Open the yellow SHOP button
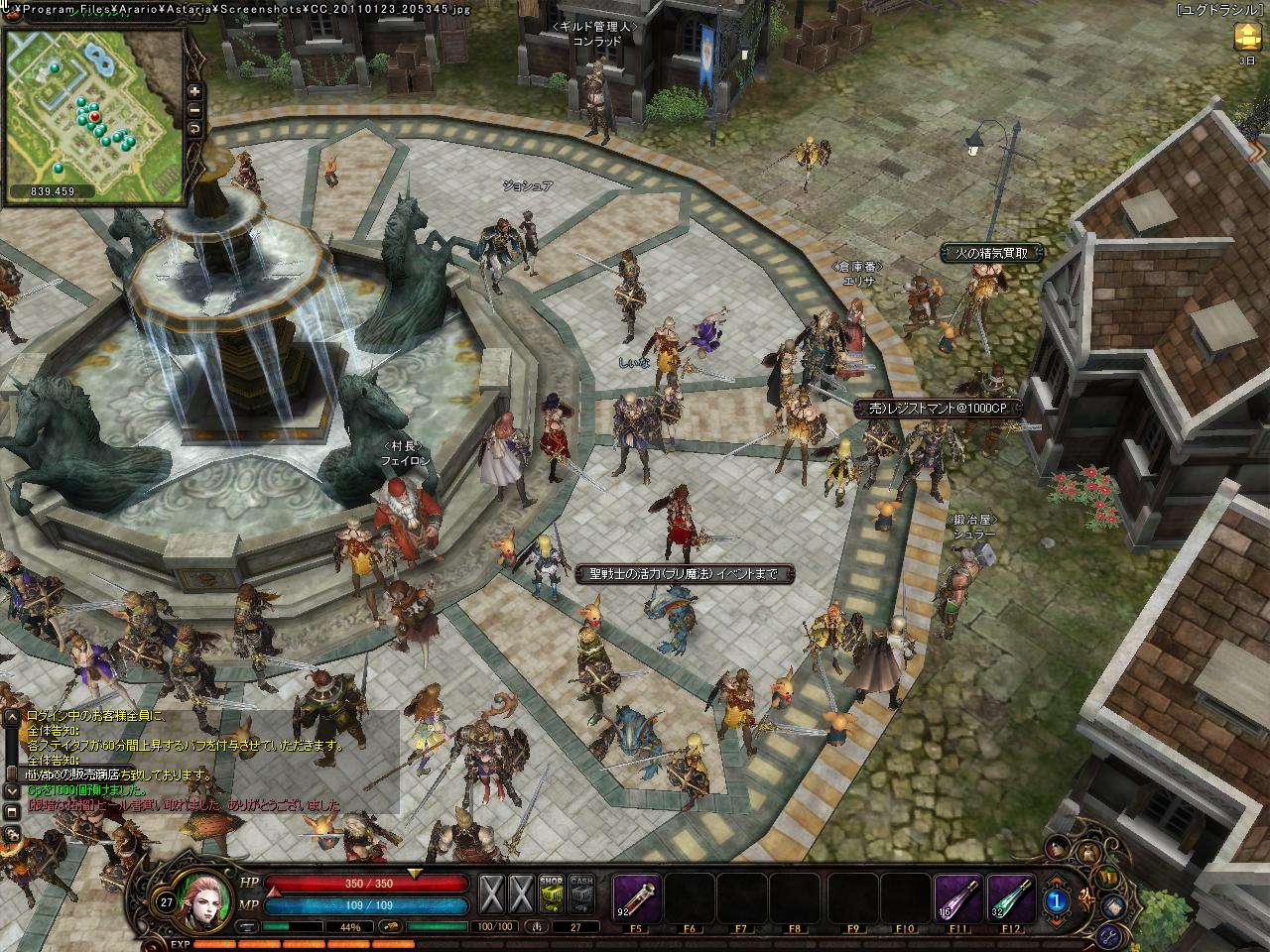This screenshot has width=1270, height=952. [552, 894]
